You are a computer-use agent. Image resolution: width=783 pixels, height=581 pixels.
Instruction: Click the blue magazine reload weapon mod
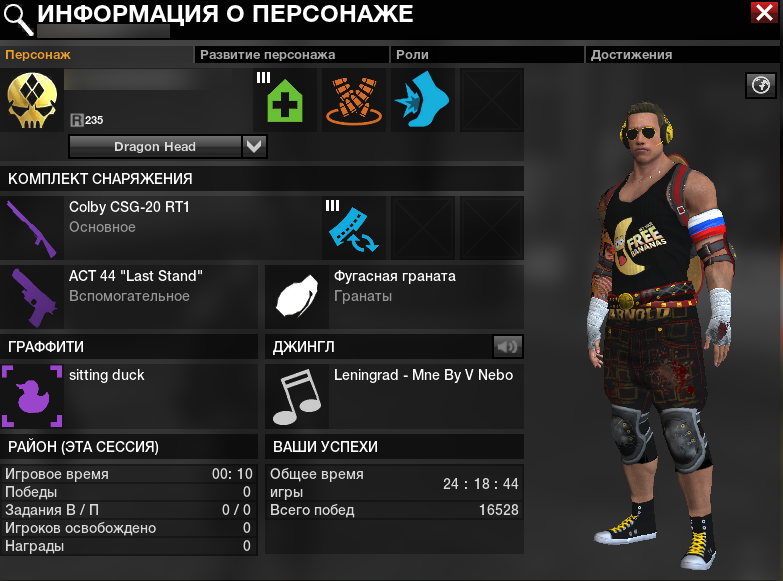click(x=353, y=227)
